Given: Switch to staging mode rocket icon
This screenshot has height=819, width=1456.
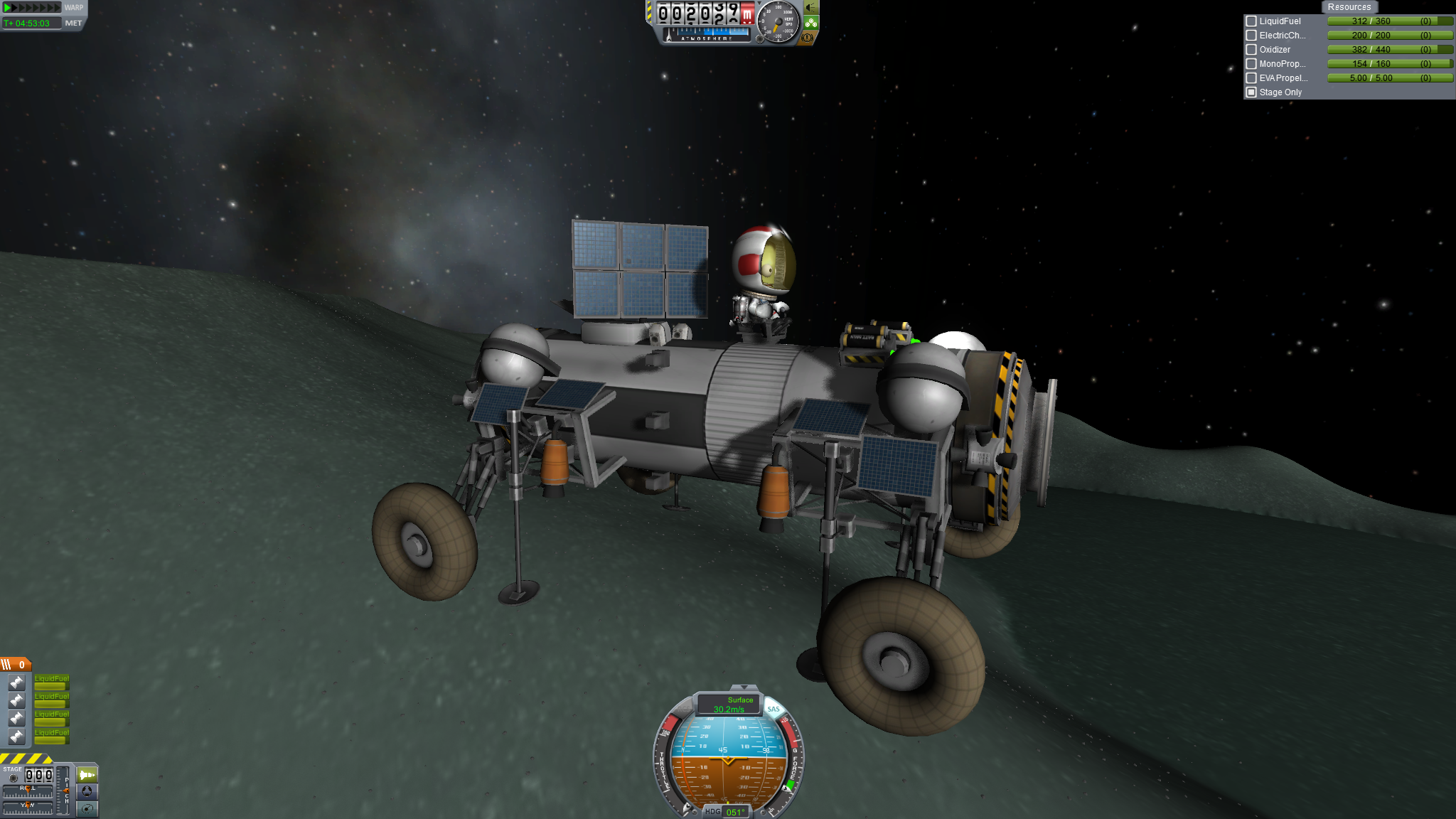Looking at the screenshot, I should click(87, 774).
